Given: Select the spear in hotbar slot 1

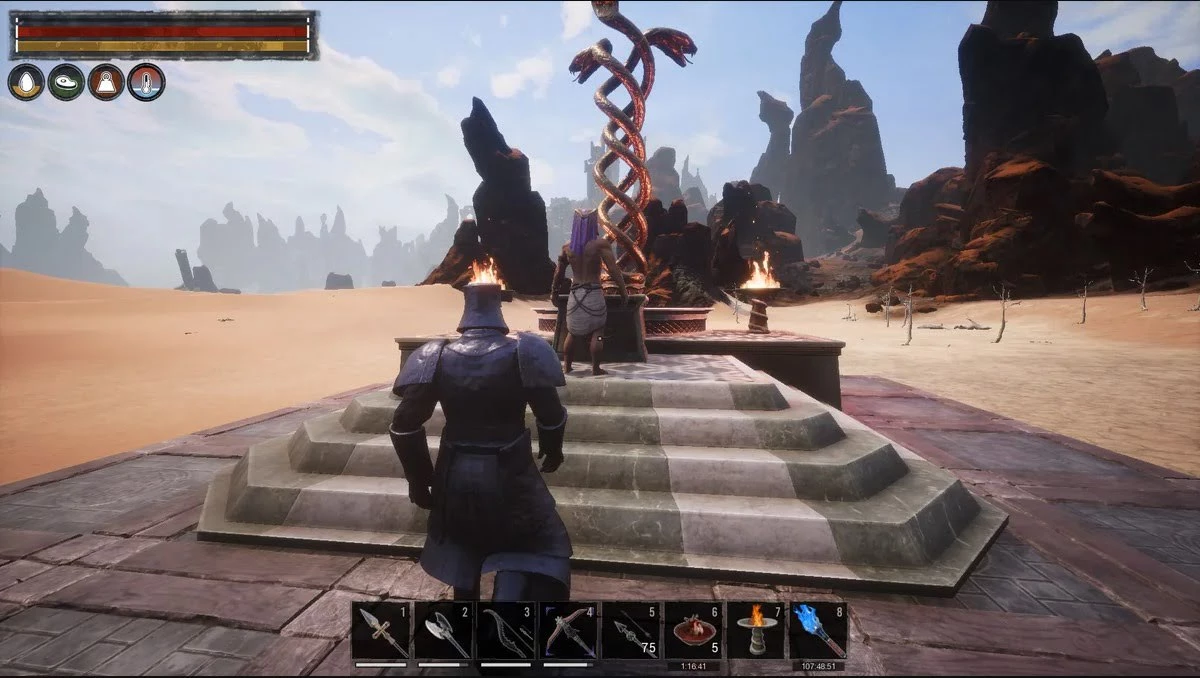Looking at the screenshot, I should pyautogui.click(x=381, y=631).
